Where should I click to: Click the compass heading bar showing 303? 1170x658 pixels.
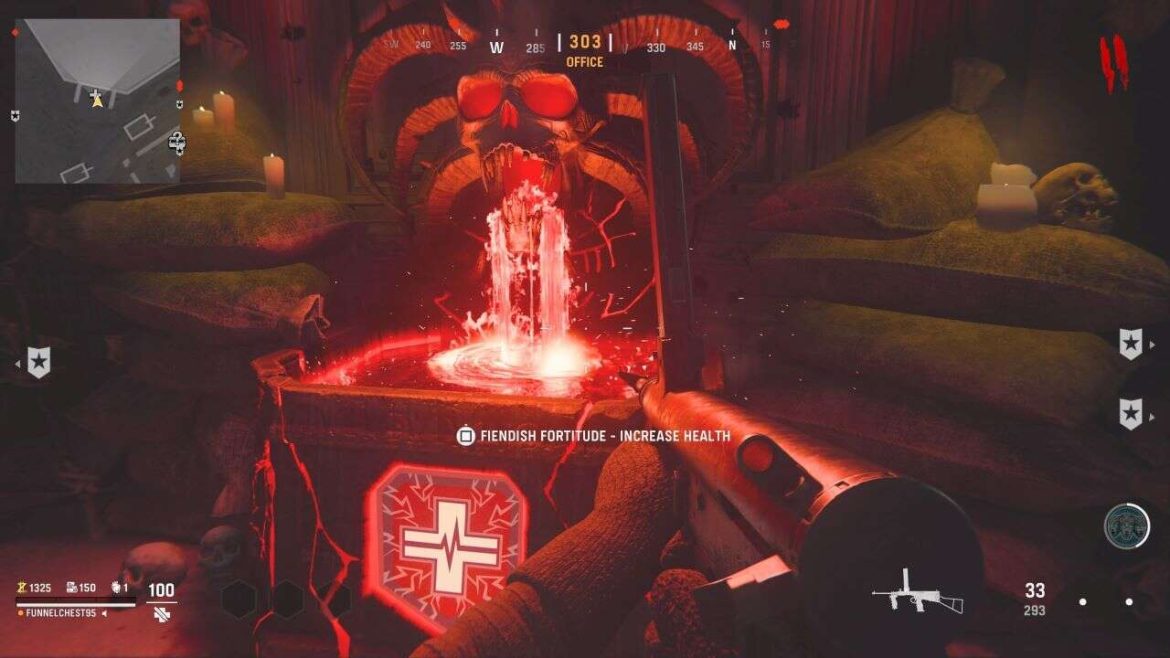(x=584, y=43)
